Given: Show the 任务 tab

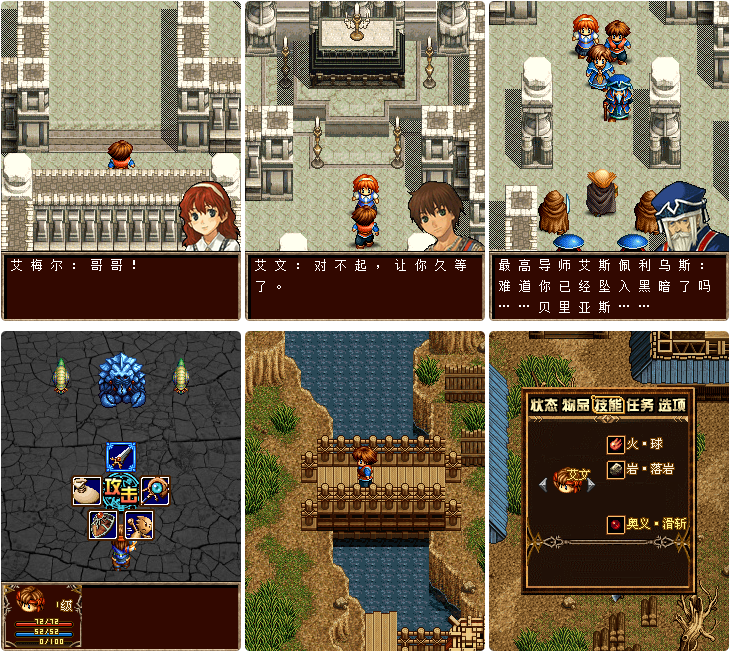Looking at the screenshot, I should click(x=640, y=405).
